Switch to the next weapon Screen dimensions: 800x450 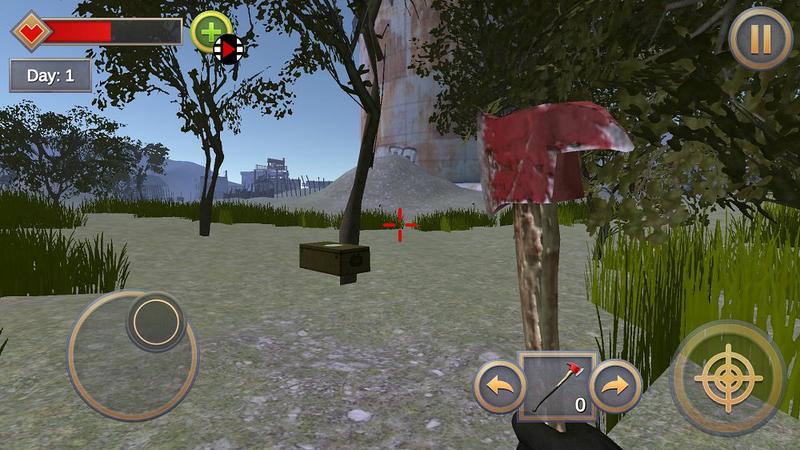[x=615, y=386]
